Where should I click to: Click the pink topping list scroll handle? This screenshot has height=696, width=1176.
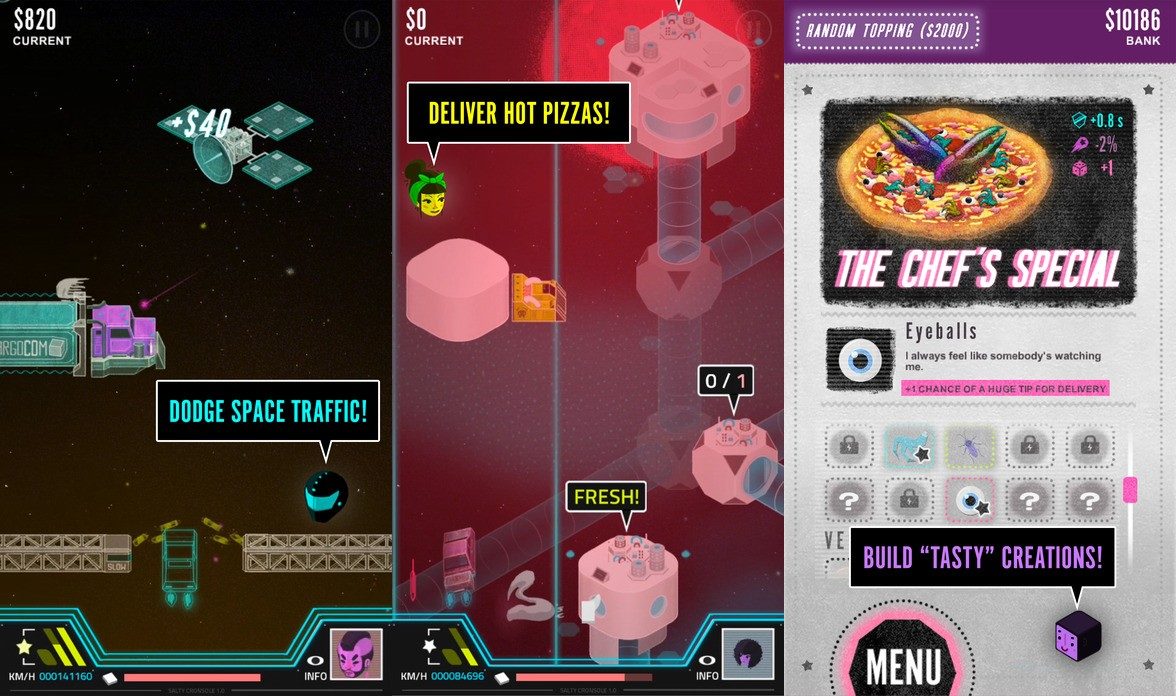point(1130,489)
